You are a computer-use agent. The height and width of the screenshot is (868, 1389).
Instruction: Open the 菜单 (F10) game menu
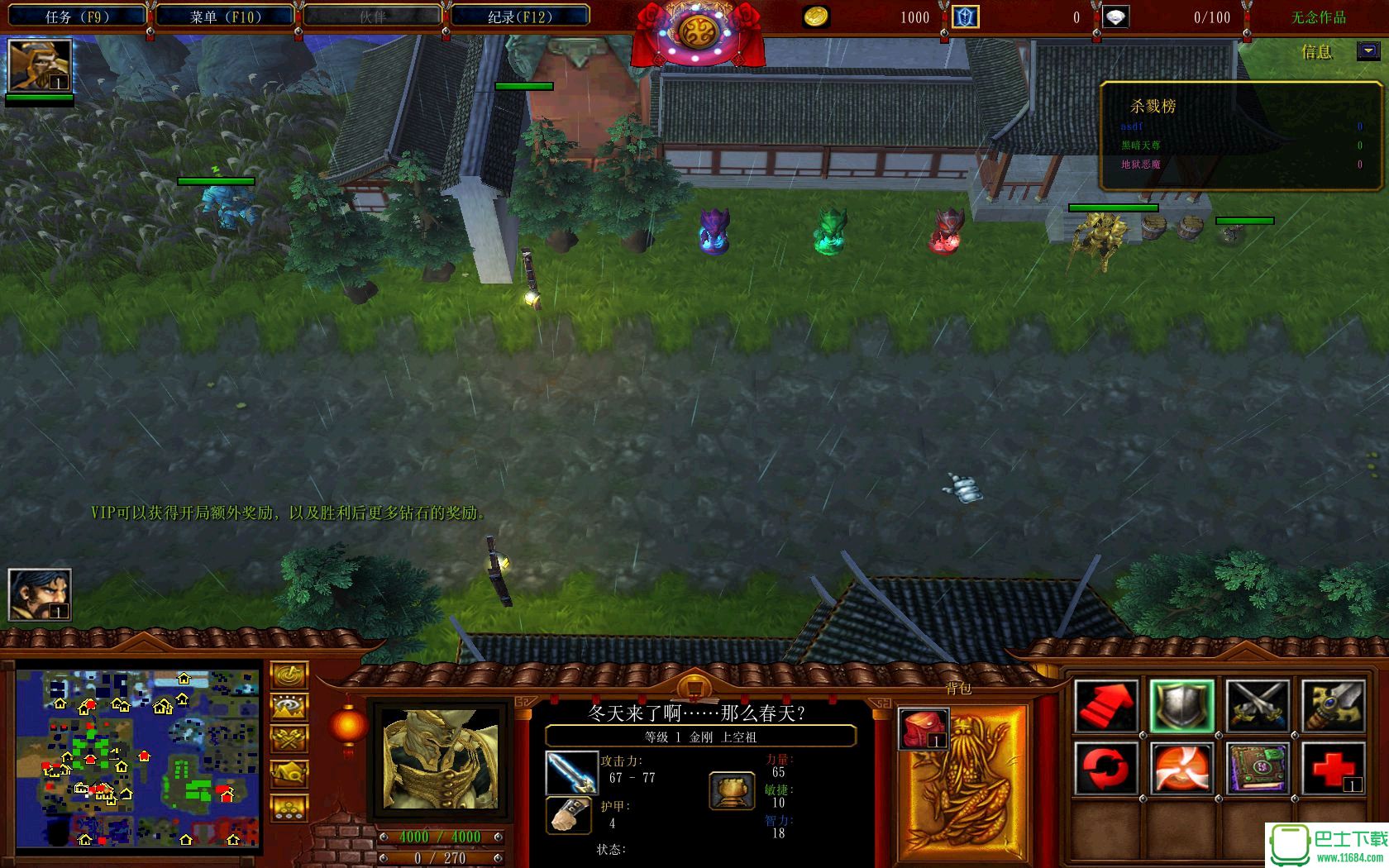tap(225, 17)
